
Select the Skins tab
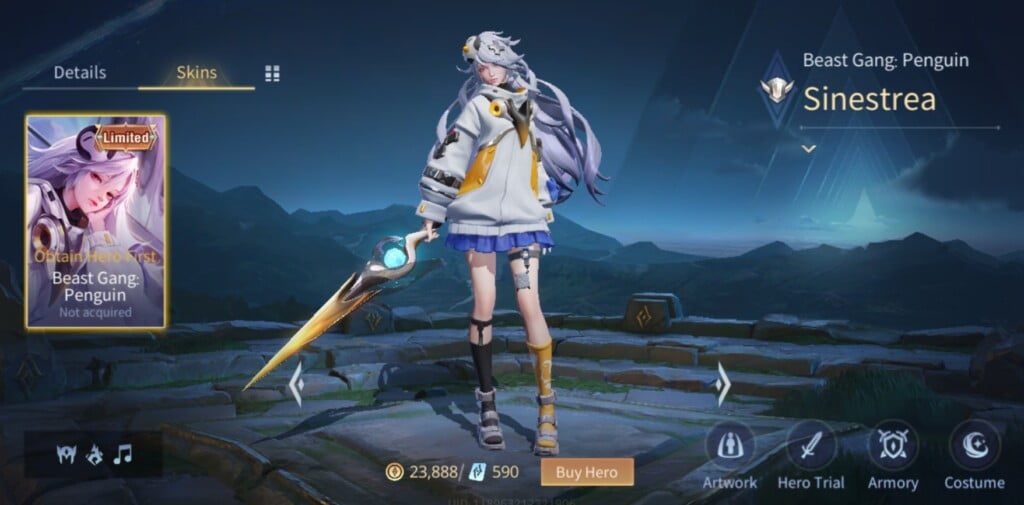pyautogui.click(x=196, y=73)
